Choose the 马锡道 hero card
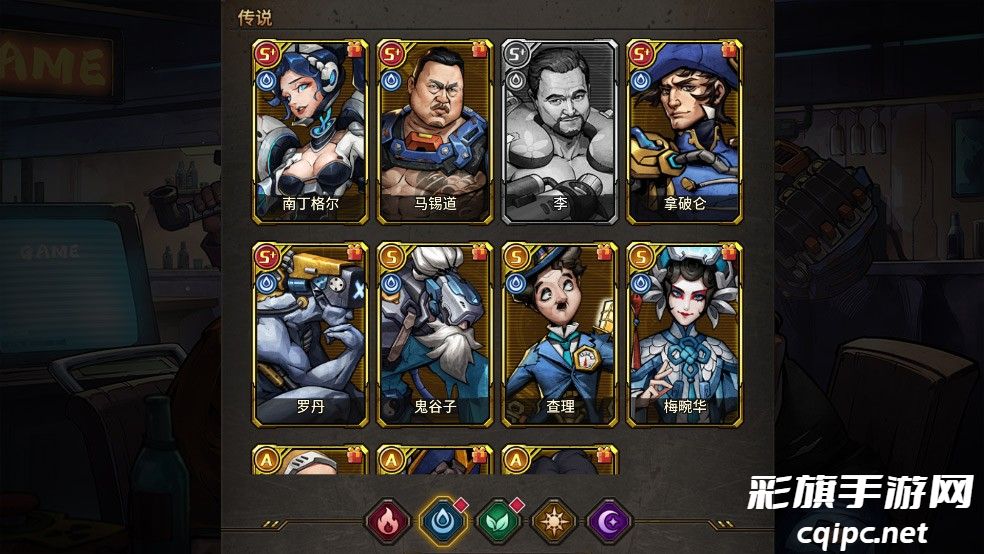This screenshot has height=554, width=984. point(435,132)
